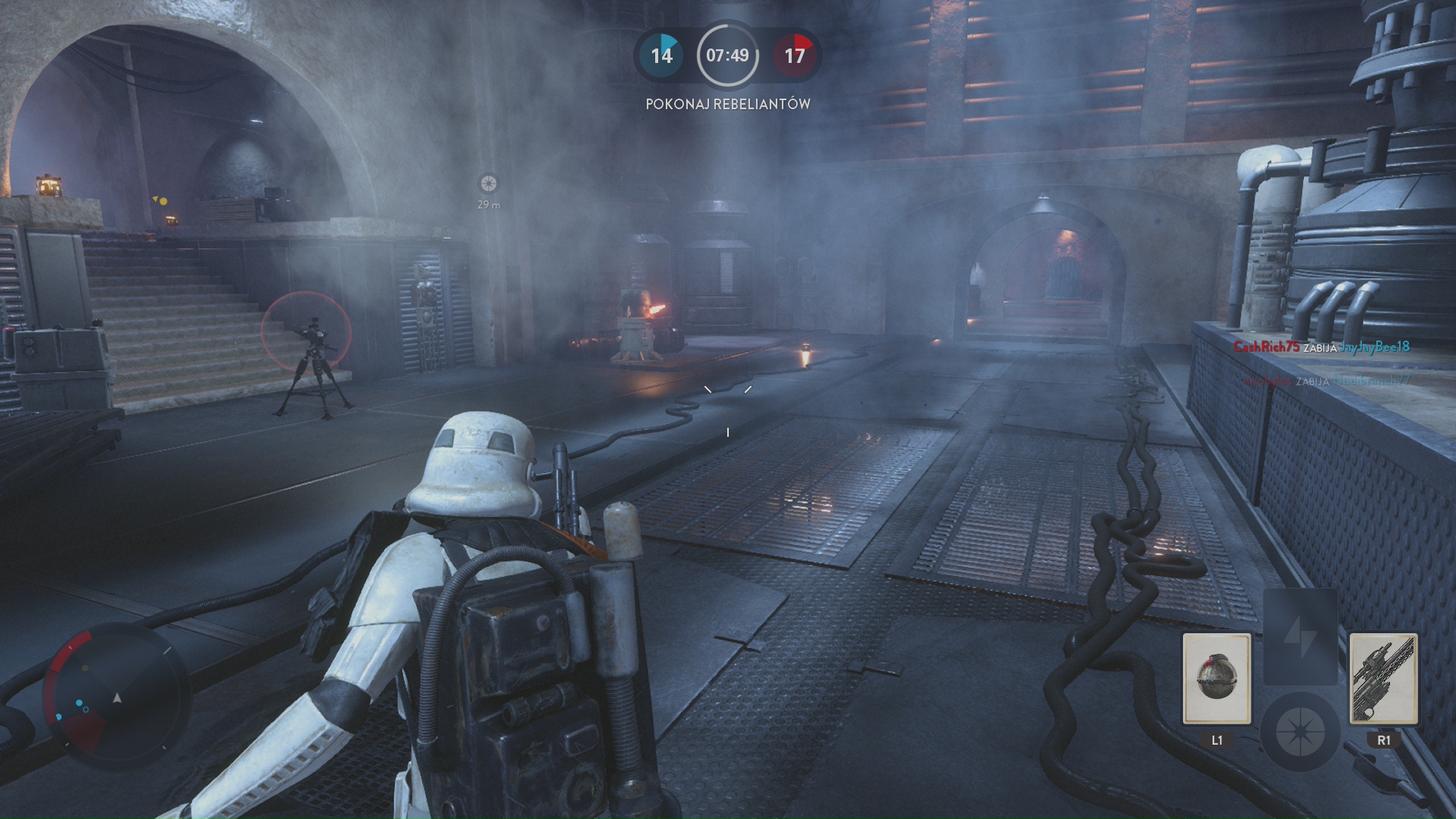
Task: Activate the rifle star card
Action: (1383, 678)
